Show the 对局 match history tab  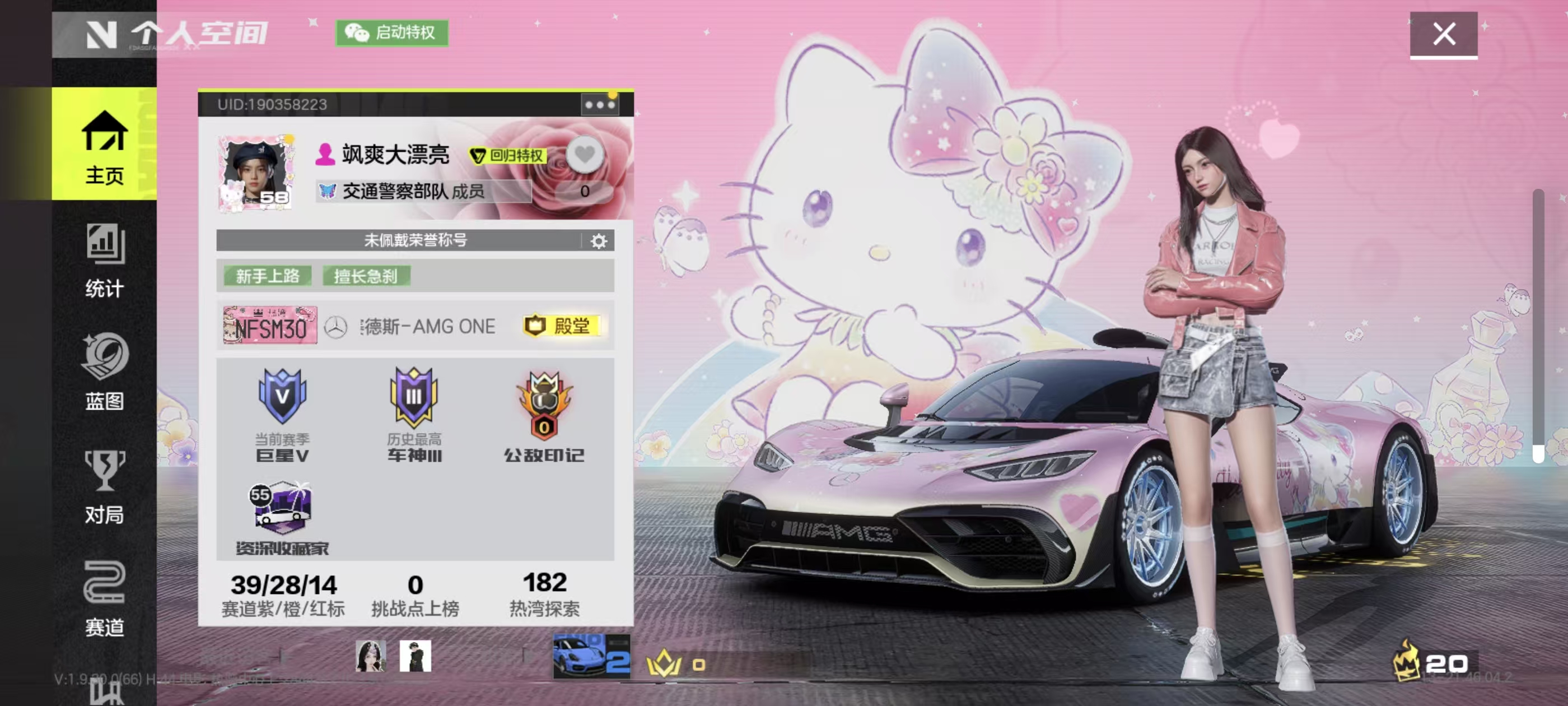point(104,487)
